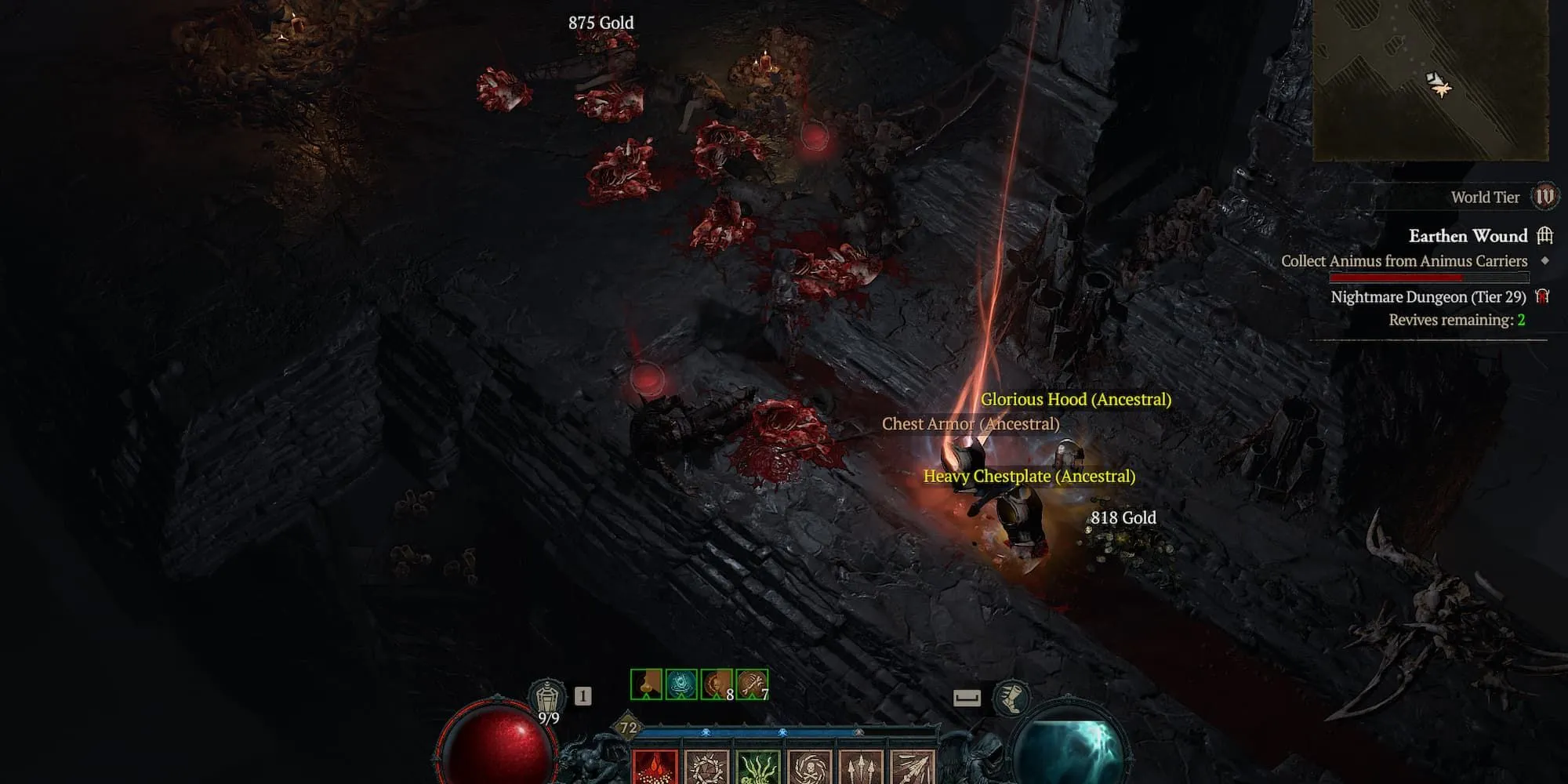Cast the bone ring prison skill

pos(707,767)
